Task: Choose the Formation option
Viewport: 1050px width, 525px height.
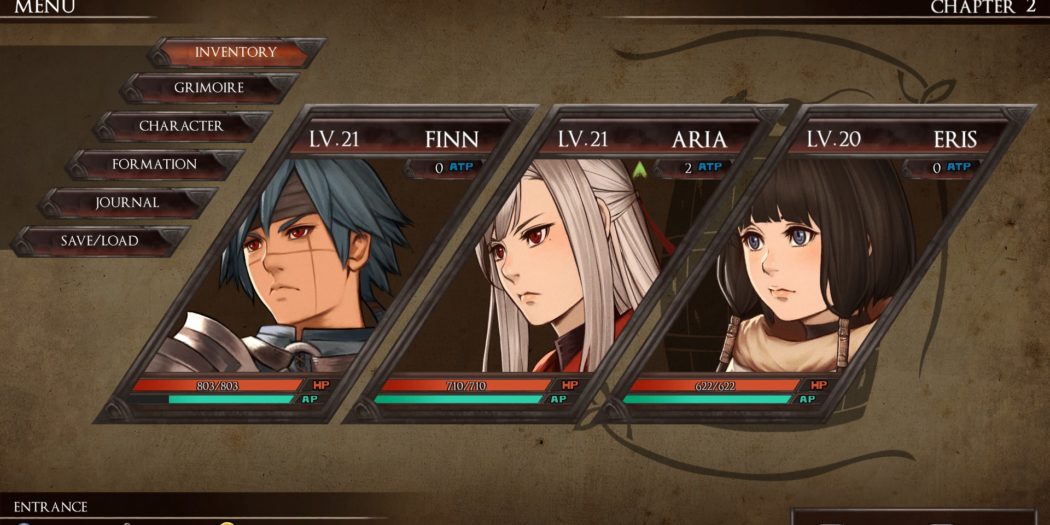Action: coord(154,164)
